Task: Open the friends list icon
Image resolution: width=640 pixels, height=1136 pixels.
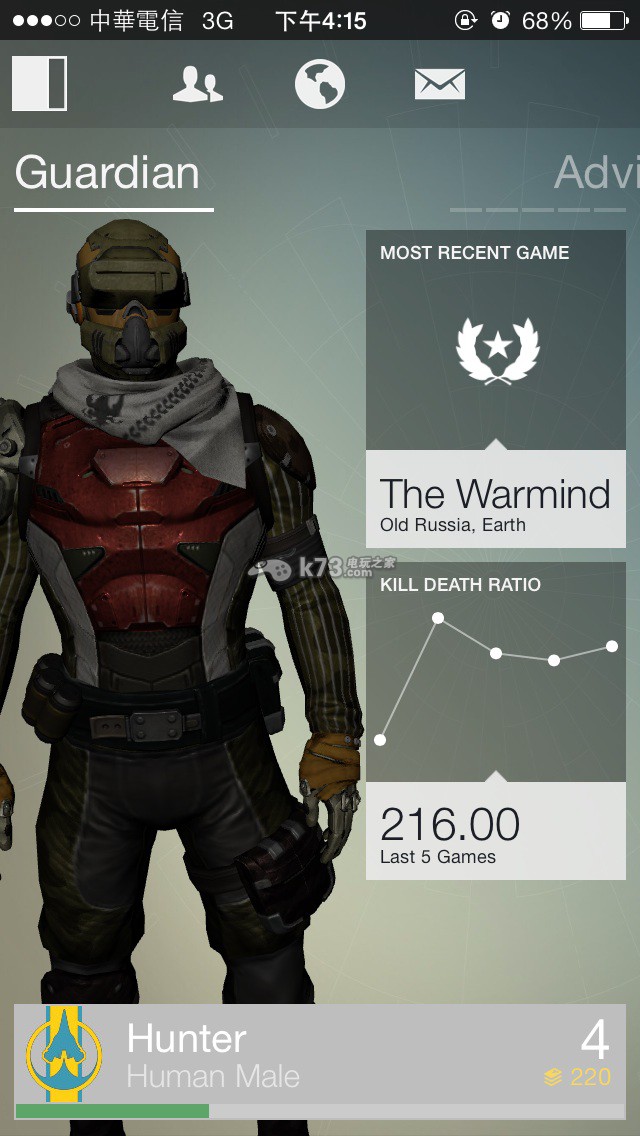Action: [x=197, y=84]
